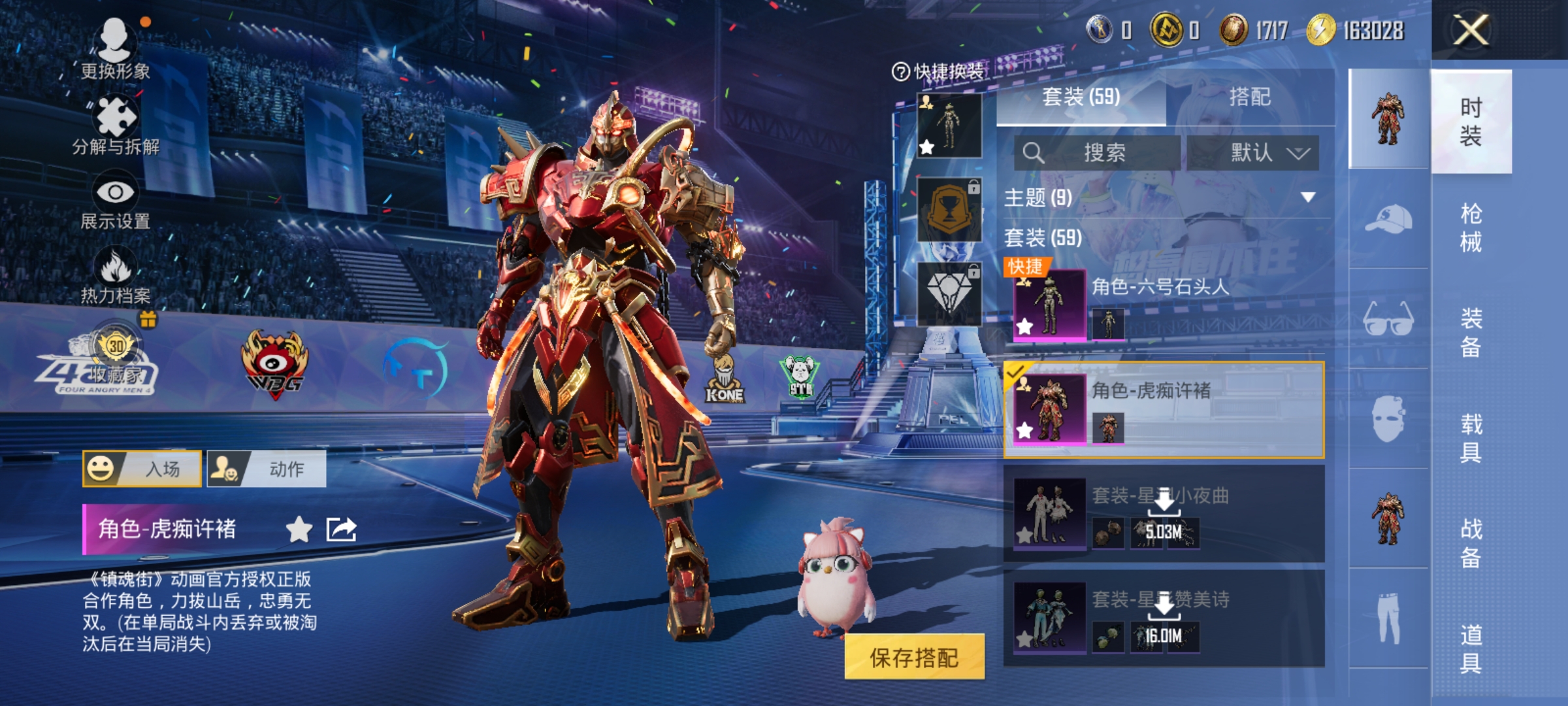Switch to the 动作 action tab
This screenshot has width=1568, height=706.
click(x=267, y=469)
